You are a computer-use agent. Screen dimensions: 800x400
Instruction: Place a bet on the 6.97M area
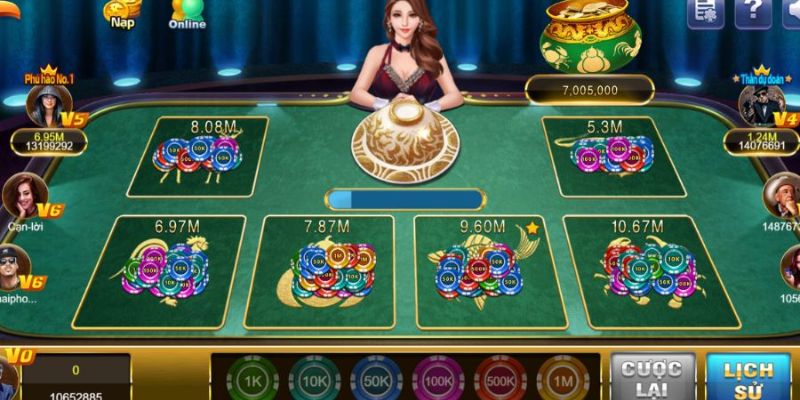[172, 270]
